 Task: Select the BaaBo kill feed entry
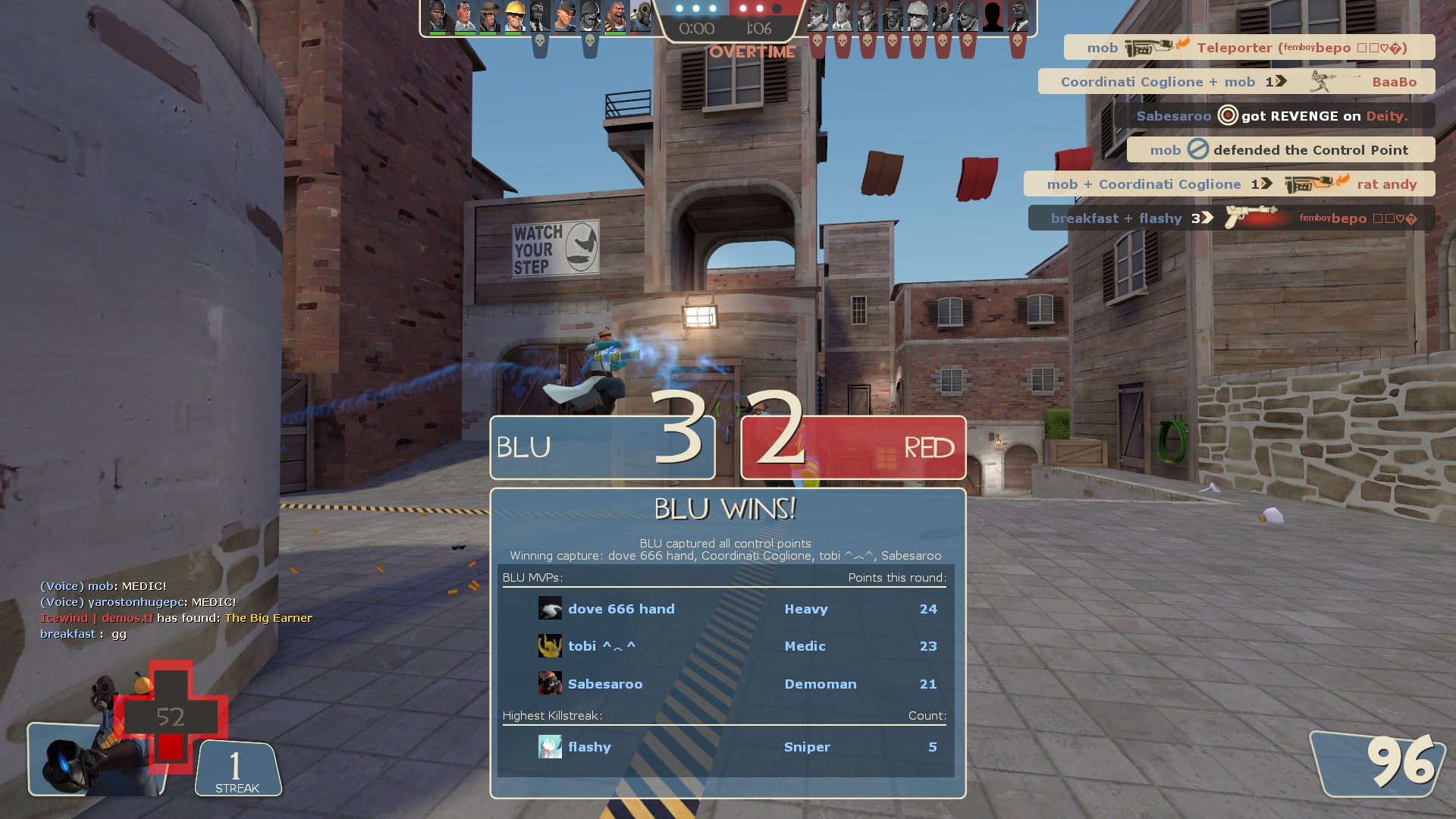tap(1236, 82)
